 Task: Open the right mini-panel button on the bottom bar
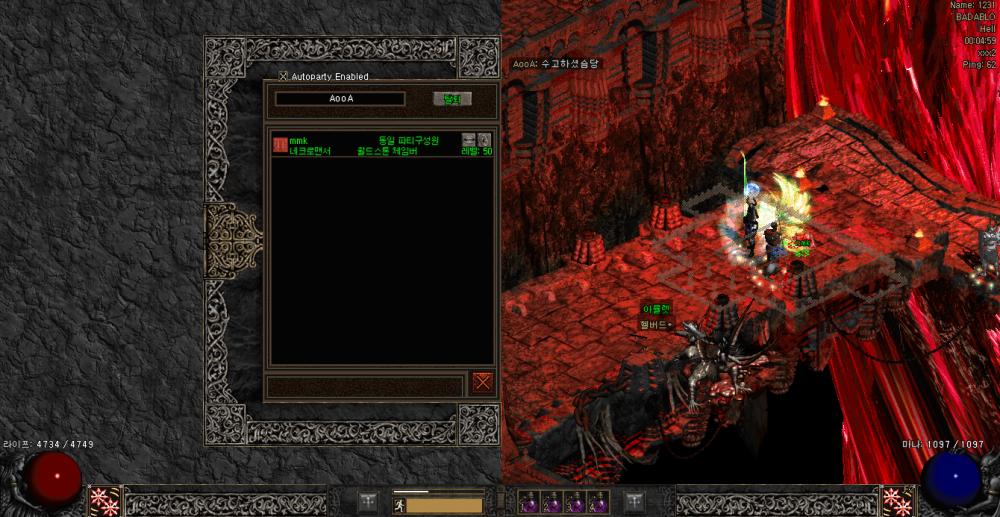(634, 501)
